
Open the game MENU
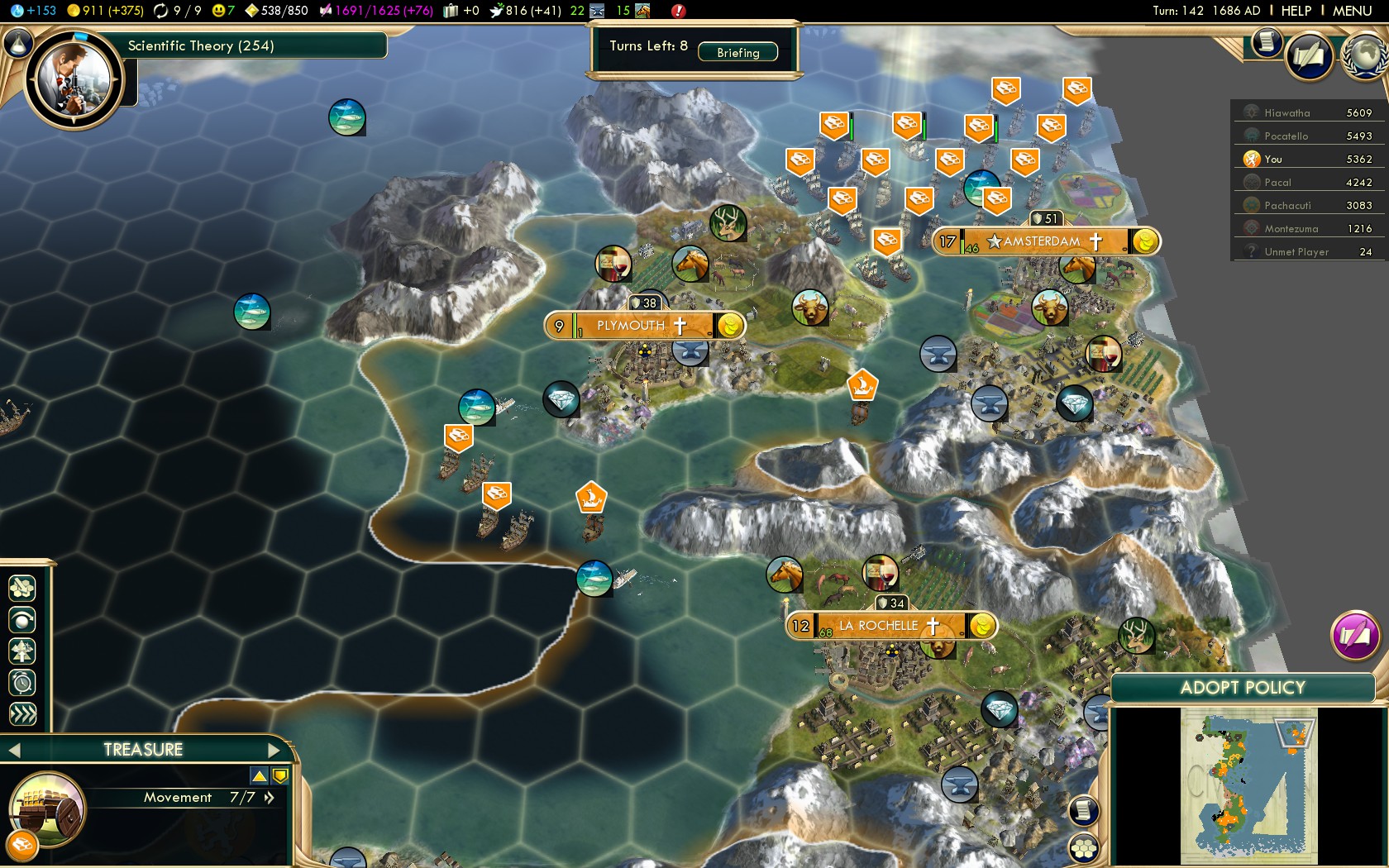pyautogui.click(x=1352, y=11)
